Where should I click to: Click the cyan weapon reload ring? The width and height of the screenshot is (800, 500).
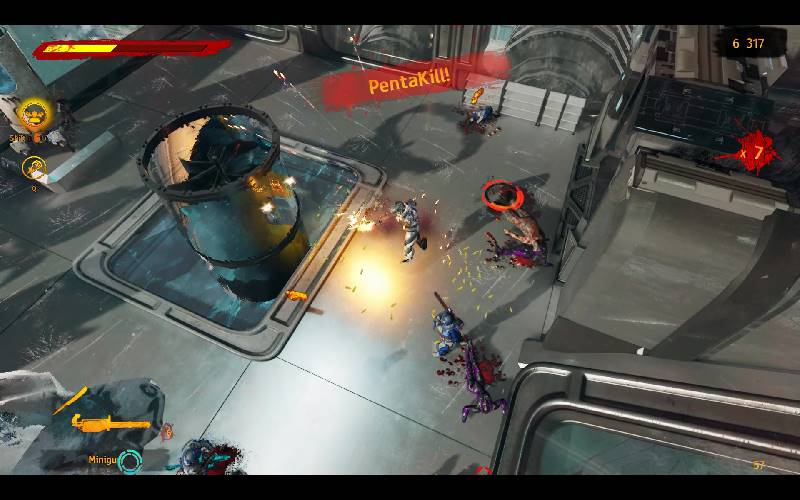point(130,462)
